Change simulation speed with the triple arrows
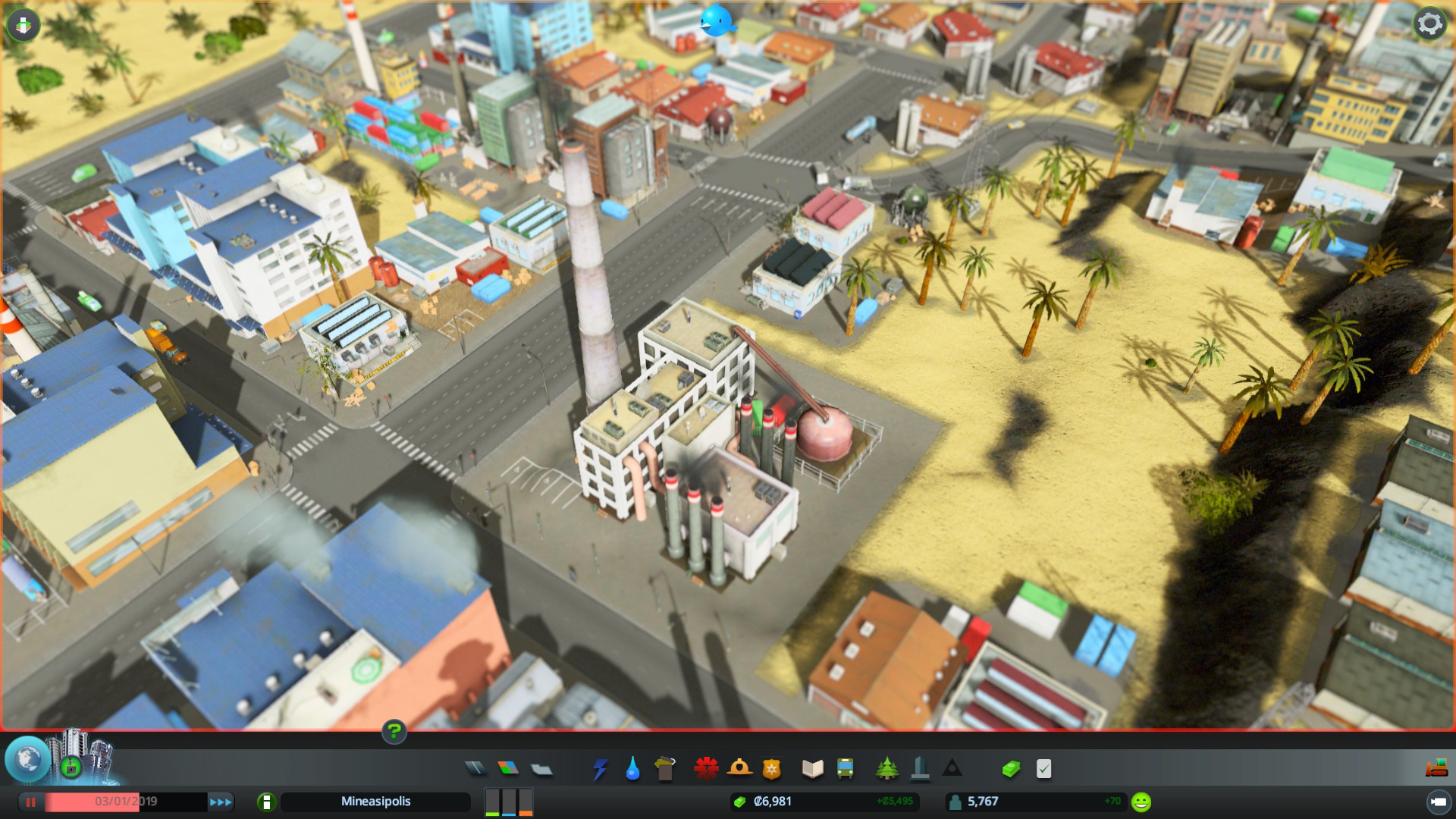The image size is (1456, 819). coord(221,802)
